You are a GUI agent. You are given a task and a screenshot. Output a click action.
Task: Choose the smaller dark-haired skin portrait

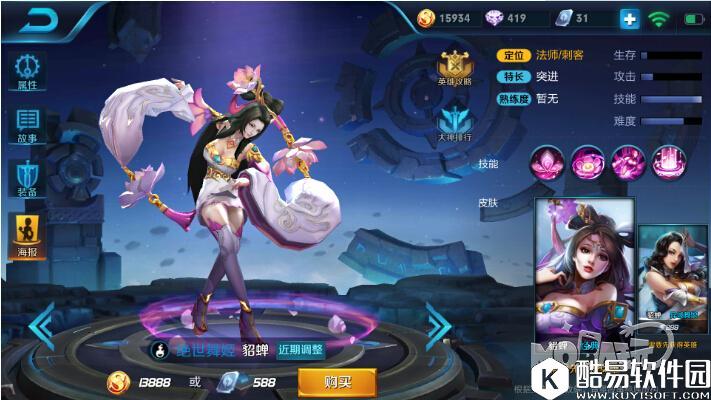point(673,275)
